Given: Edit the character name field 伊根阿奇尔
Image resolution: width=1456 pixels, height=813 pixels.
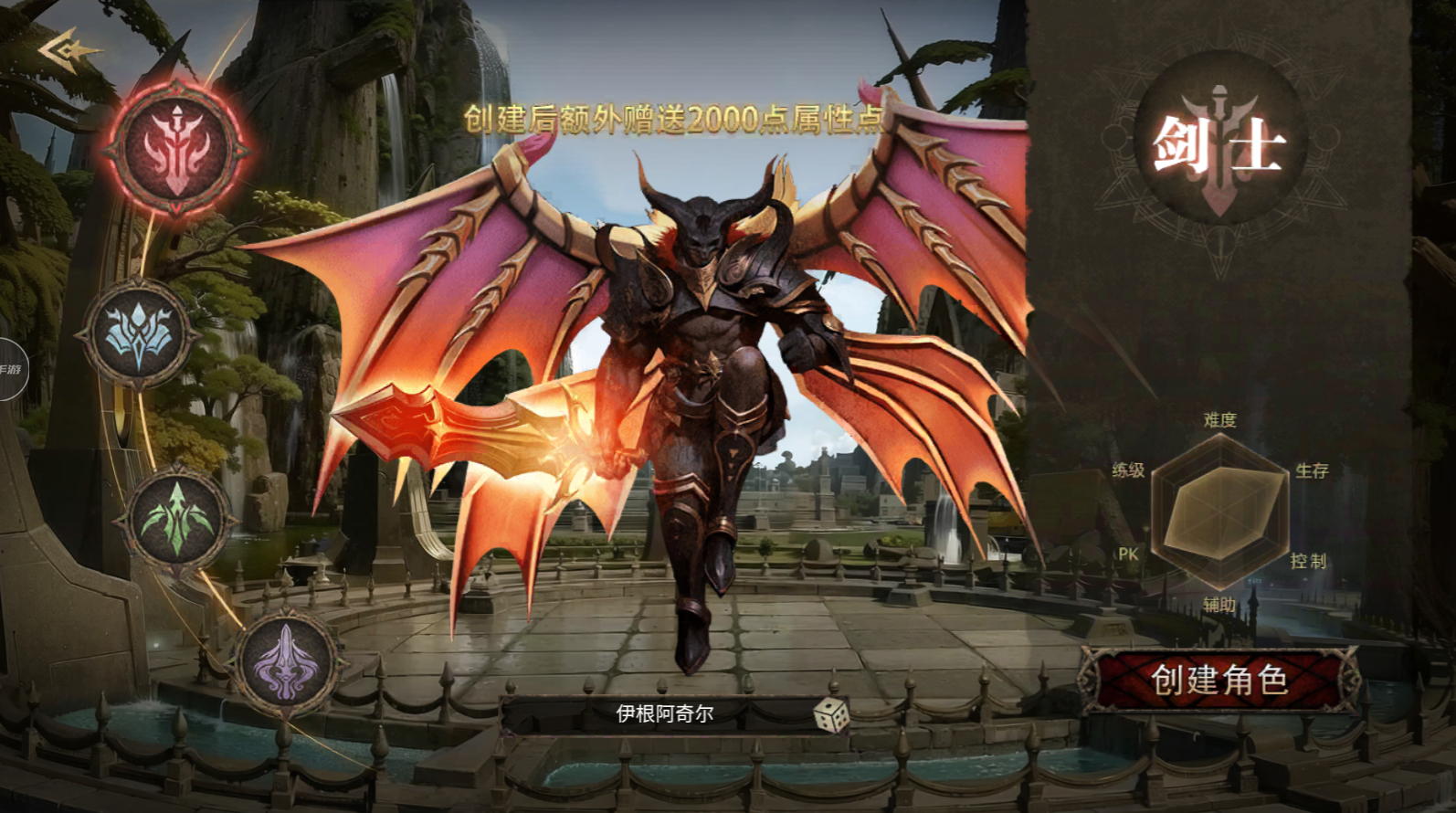Looking at the screenshot, I should click(x=664, y=714).
